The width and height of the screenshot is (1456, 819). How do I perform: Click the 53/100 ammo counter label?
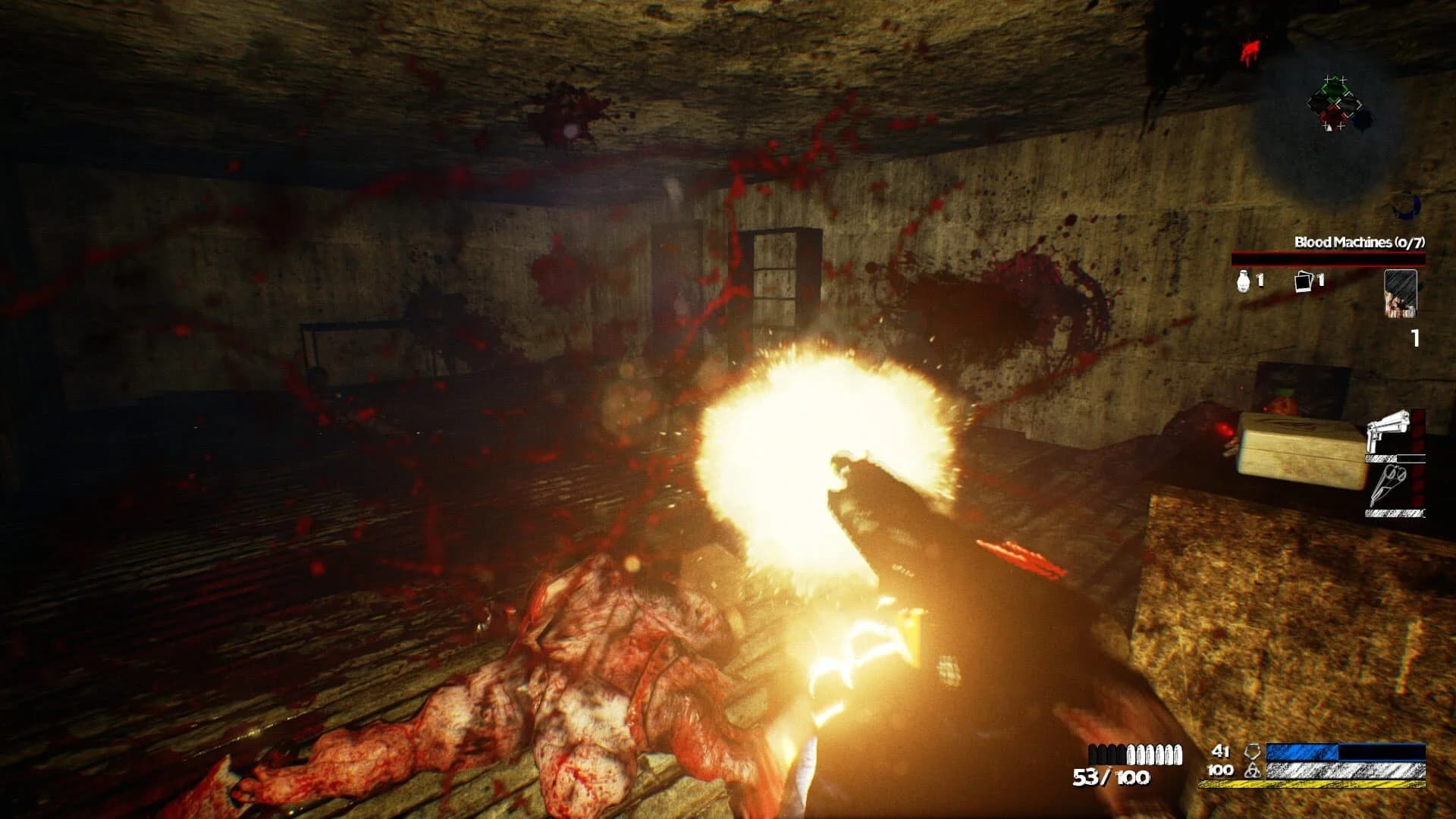(x=1111, y=777)
